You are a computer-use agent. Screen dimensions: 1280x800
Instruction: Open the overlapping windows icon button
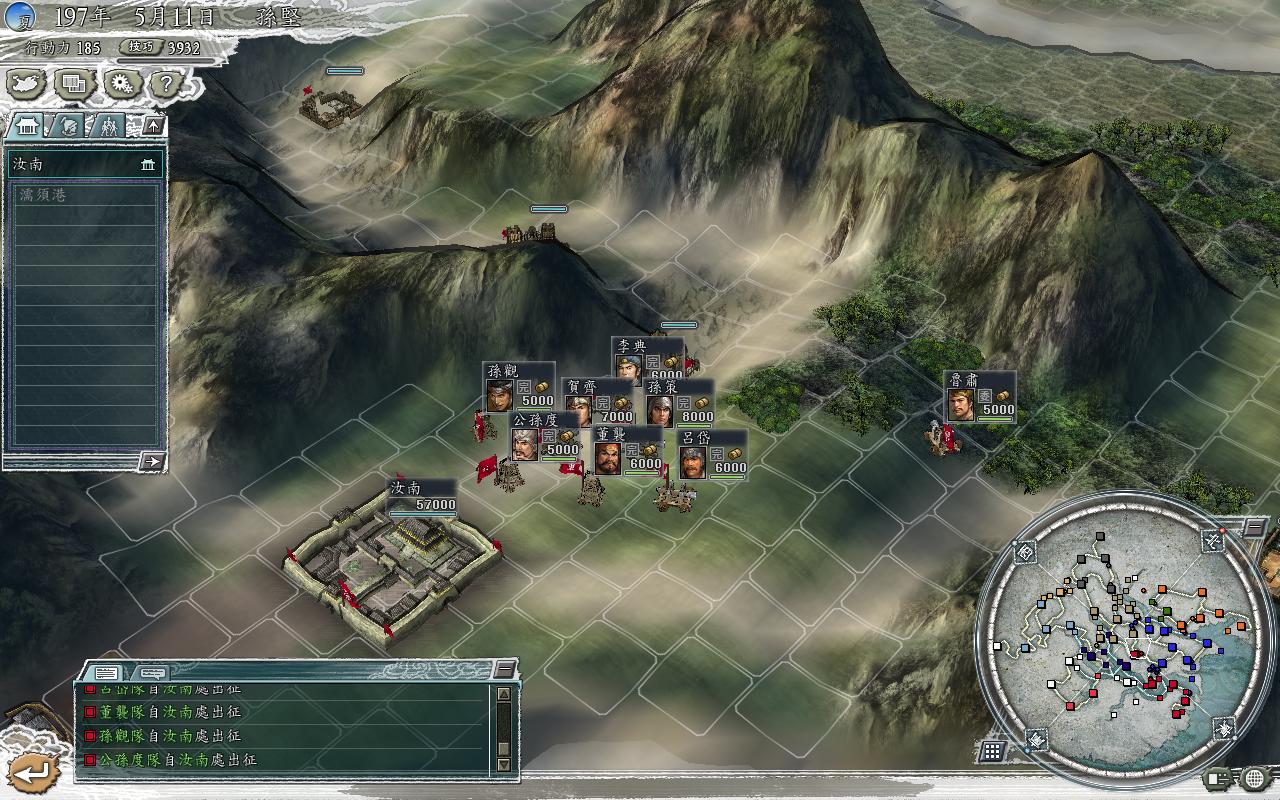[x=74, y=84]
